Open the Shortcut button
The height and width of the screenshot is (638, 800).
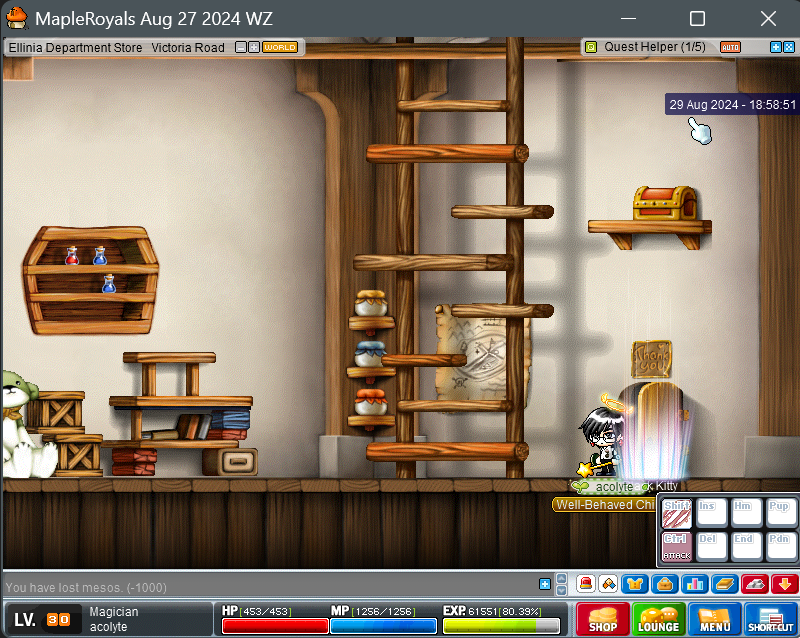coord(770,619)
